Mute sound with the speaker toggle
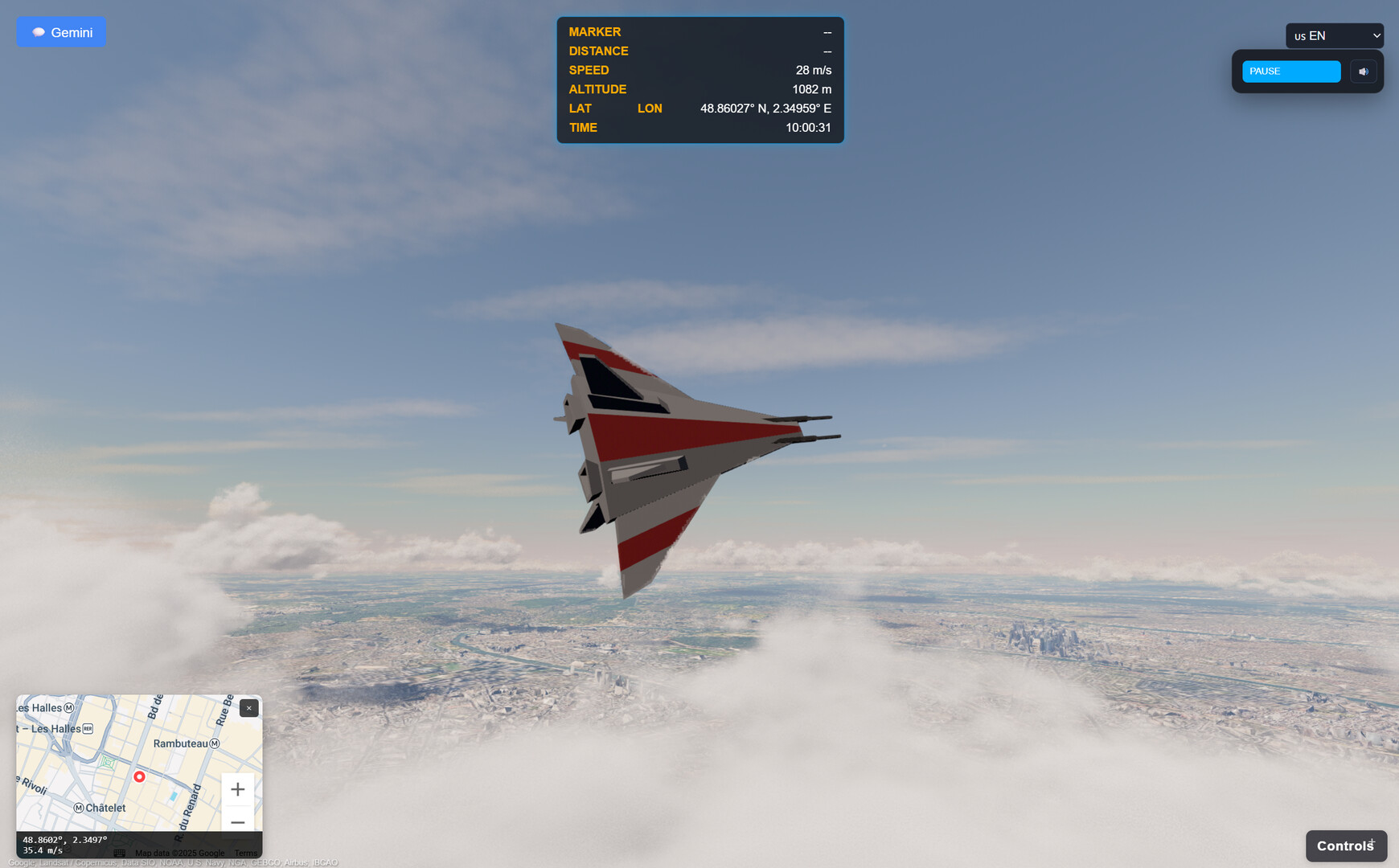The height and width of the screenshot is (868, 1399). [x=1363, y=71]
